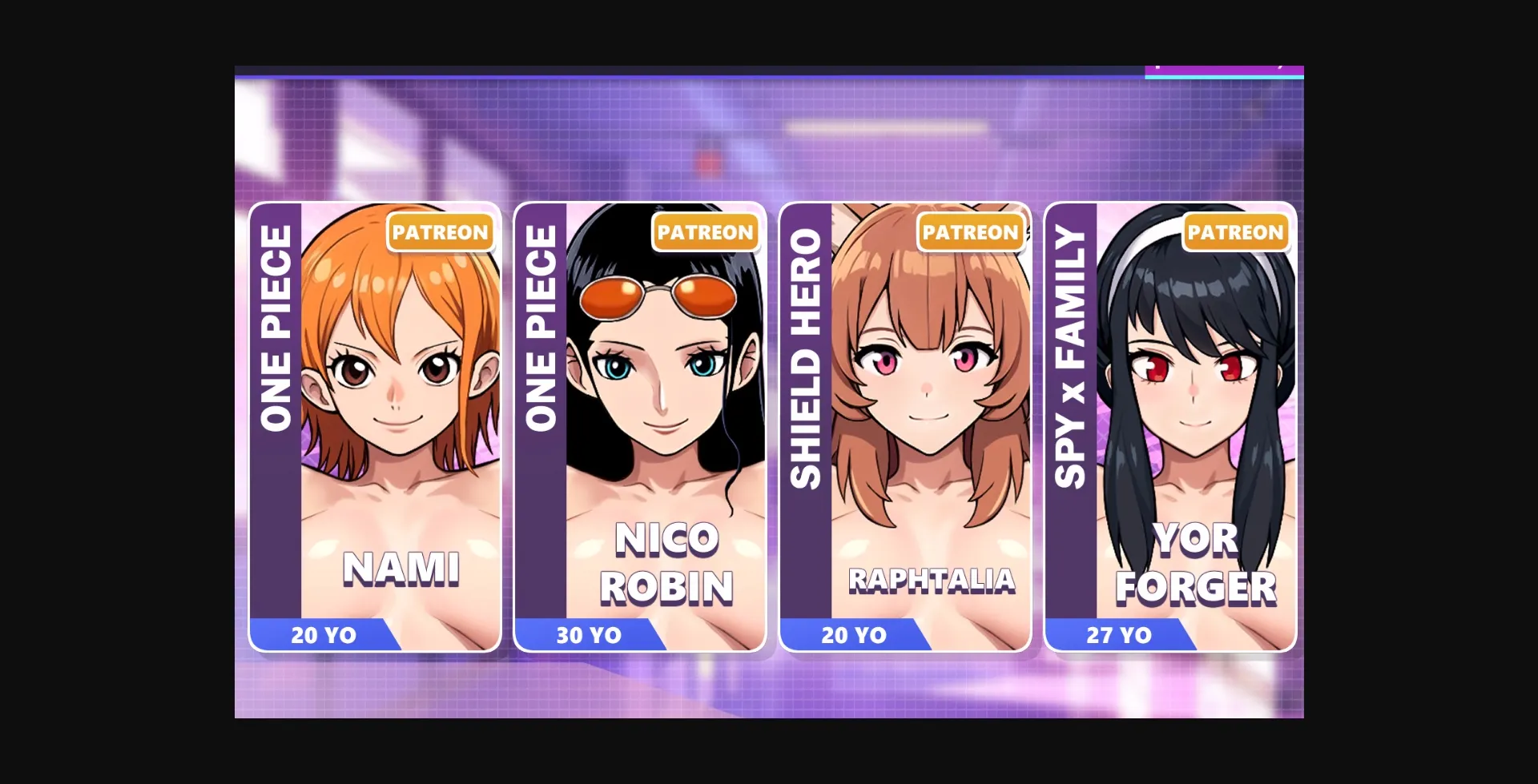Click the 20 YO age tag on Raphtalia's card
Image resolution: width=1538 pixels, height=784 pixels.
click(x=853, y=635)
